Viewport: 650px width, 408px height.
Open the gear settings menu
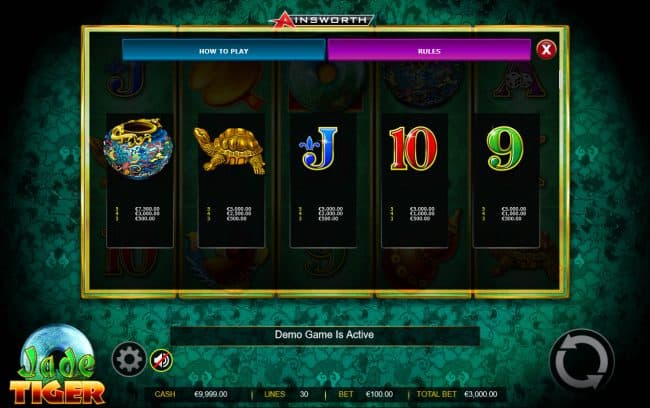tap(127, 358)
